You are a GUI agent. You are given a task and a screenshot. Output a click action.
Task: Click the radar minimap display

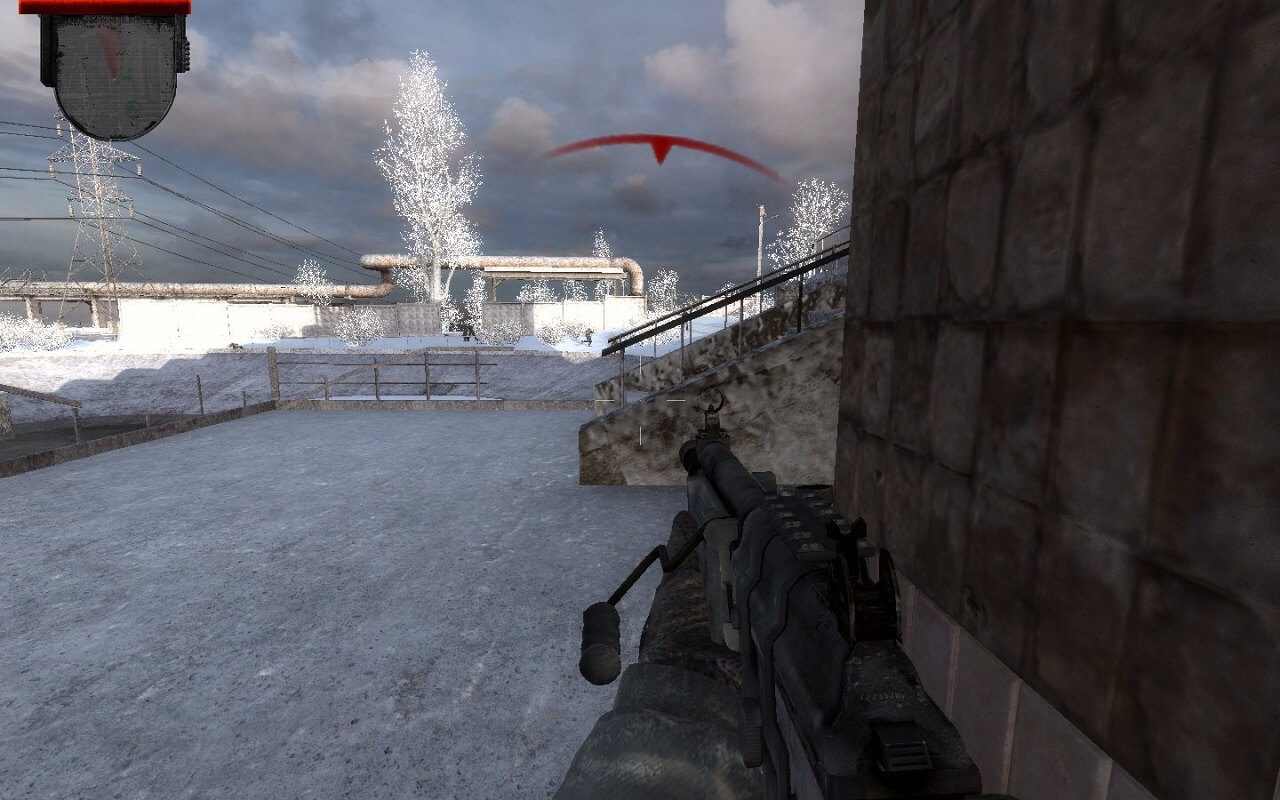pyautogui.click(x=114, y=72)
